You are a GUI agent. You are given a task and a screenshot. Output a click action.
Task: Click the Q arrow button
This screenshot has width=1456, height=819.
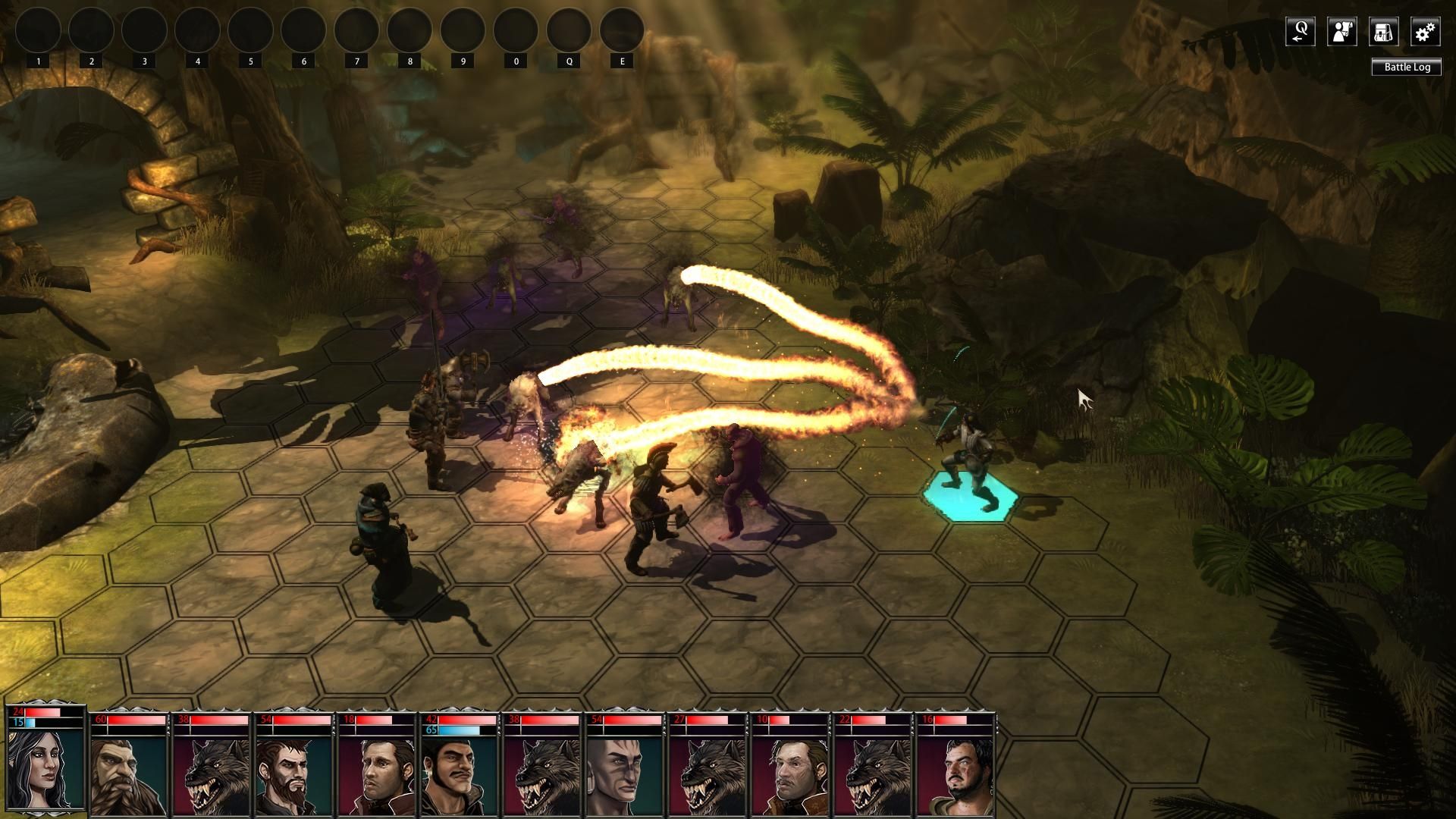pyautogui.click(x=1300, y=32)
